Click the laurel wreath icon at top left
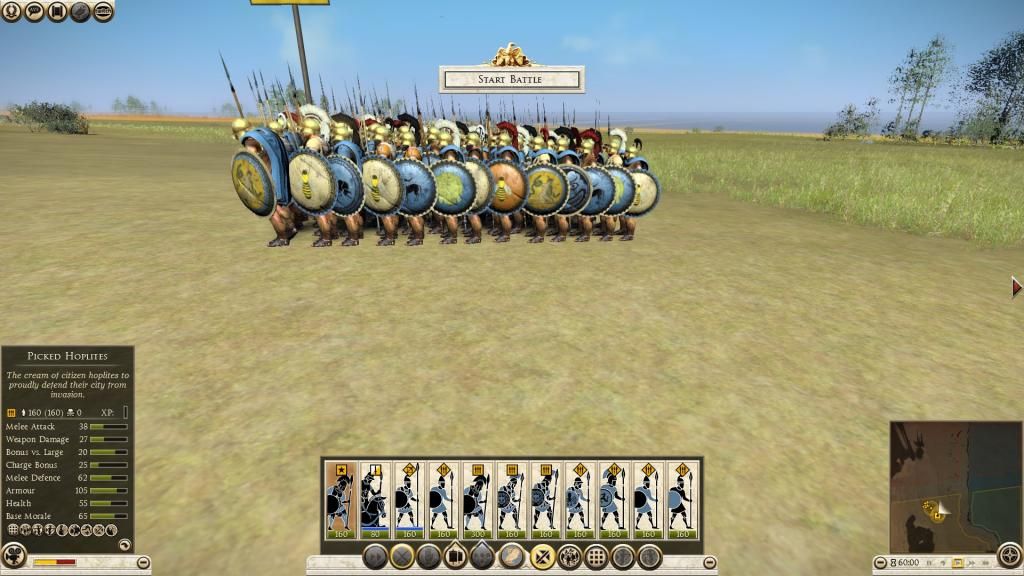Viewport: 1024px width, 576px height. pyautogui.click(x=11, y=12)
